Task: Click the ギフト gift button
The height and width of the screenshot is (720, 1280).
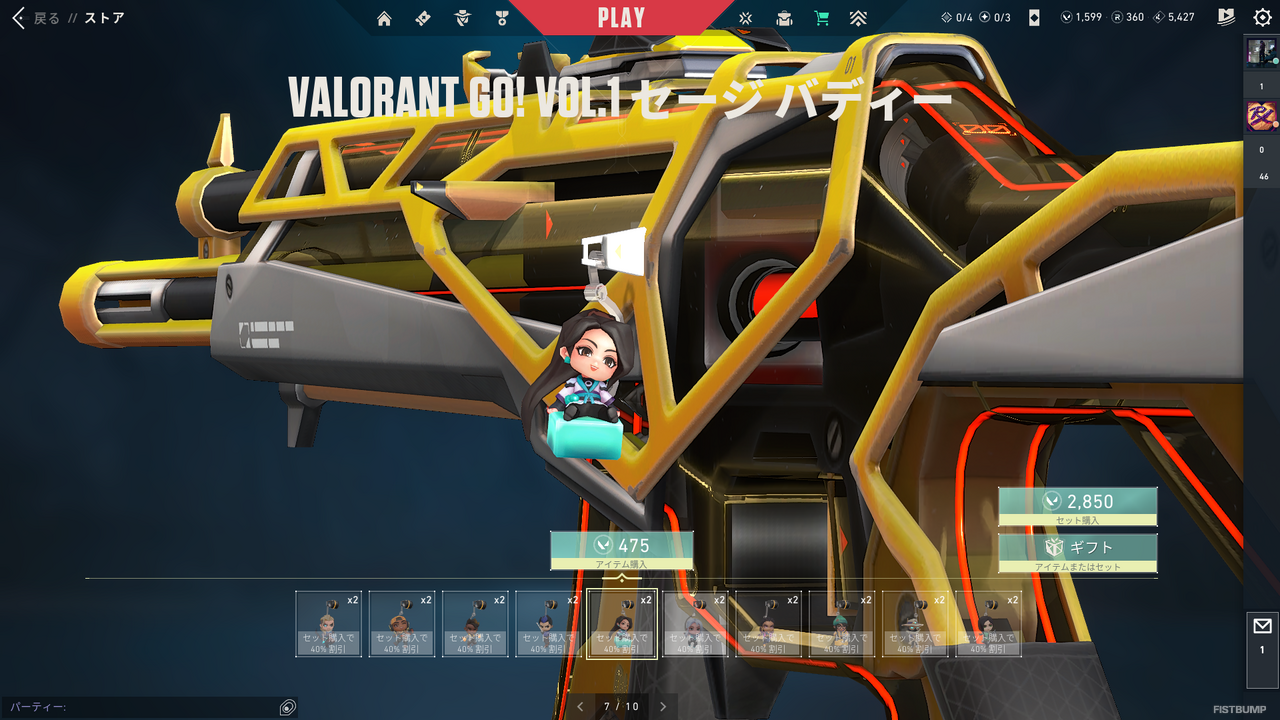Action: point(1078,548)
